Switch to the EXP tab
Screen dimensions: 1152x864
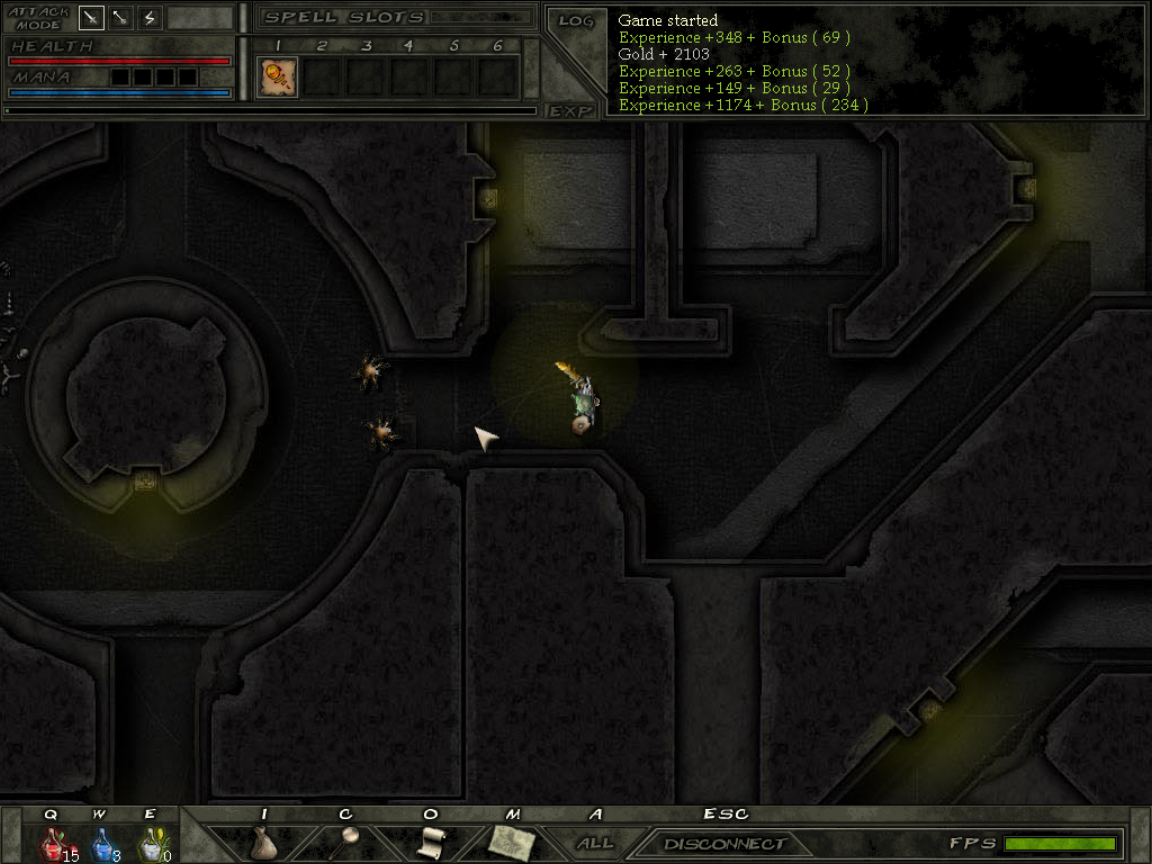click(572, 111)
